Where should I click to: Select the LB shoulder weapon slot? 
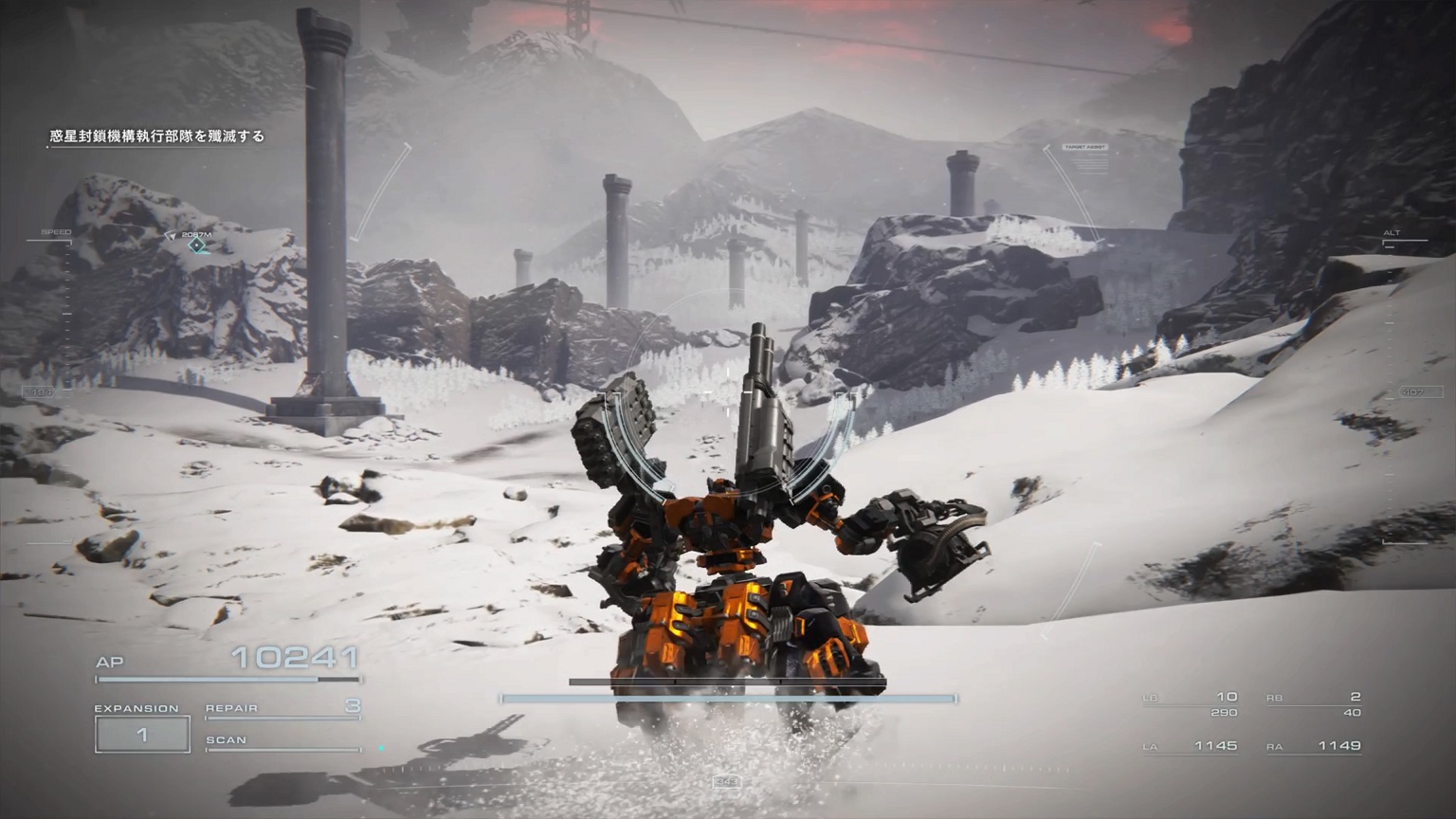click(1192, 703)
